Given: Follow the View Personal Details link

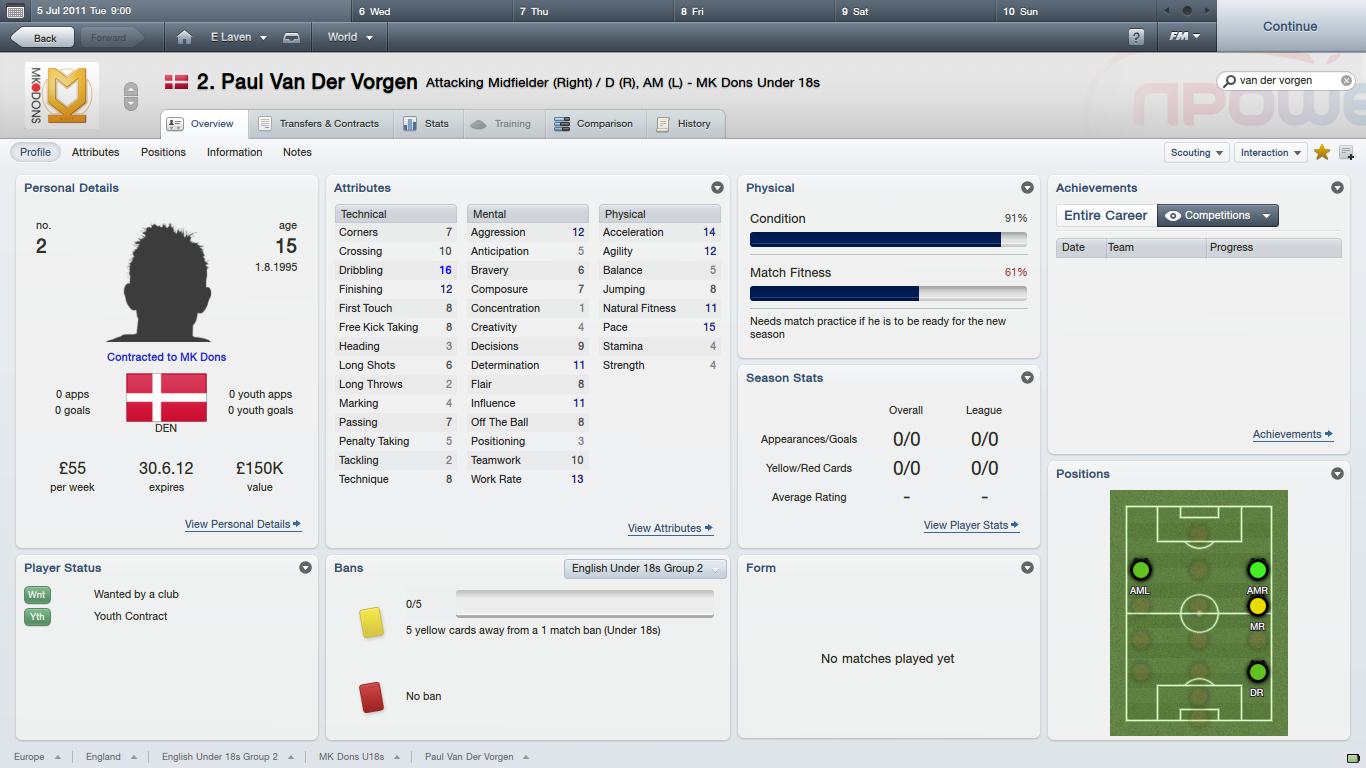Looking at the screenshot, I should pos(242,524).
